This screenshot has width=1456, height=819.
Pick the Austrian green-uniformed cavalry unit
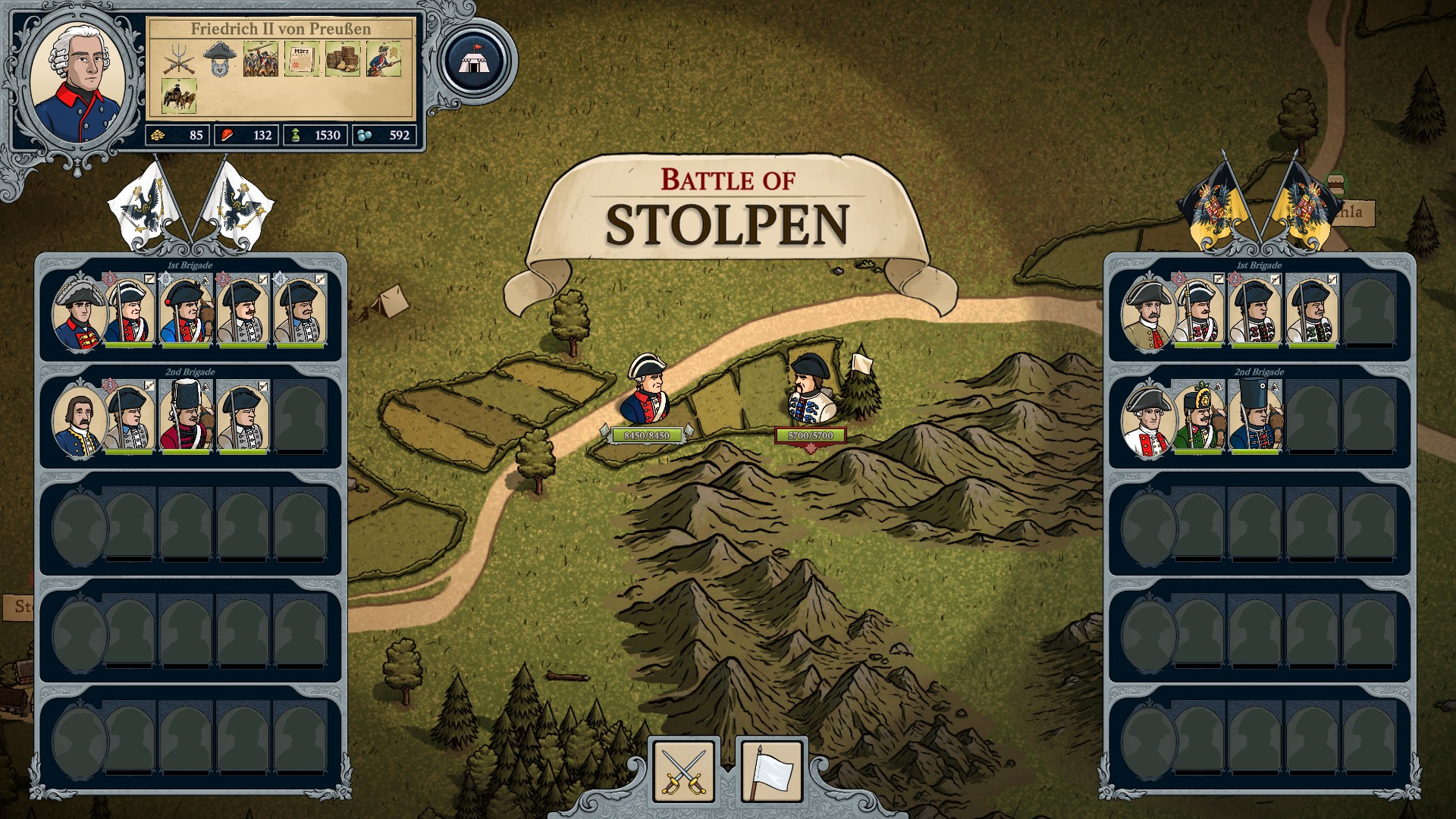1198,417
